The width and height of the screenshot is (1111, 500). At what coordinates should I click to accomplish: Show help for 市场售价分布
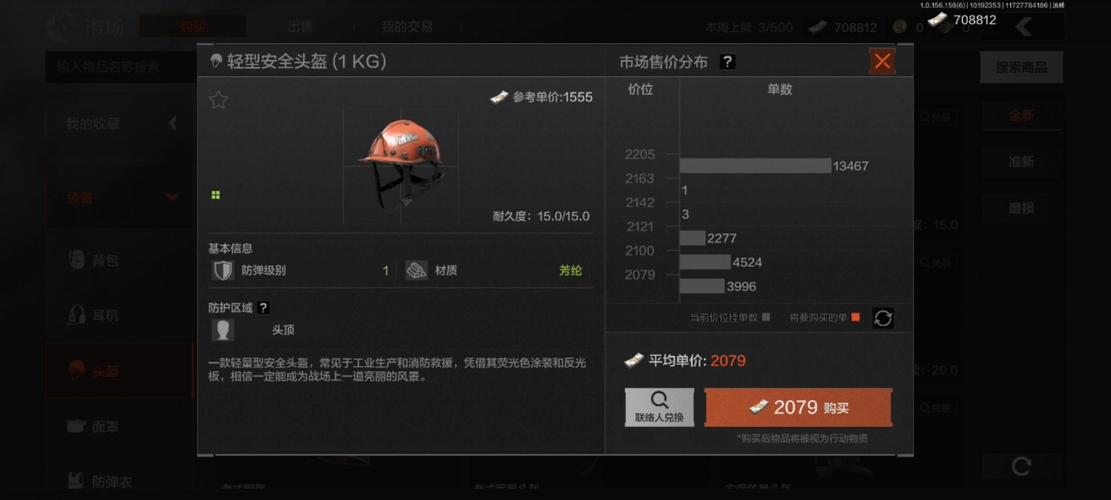pos(727,62)
